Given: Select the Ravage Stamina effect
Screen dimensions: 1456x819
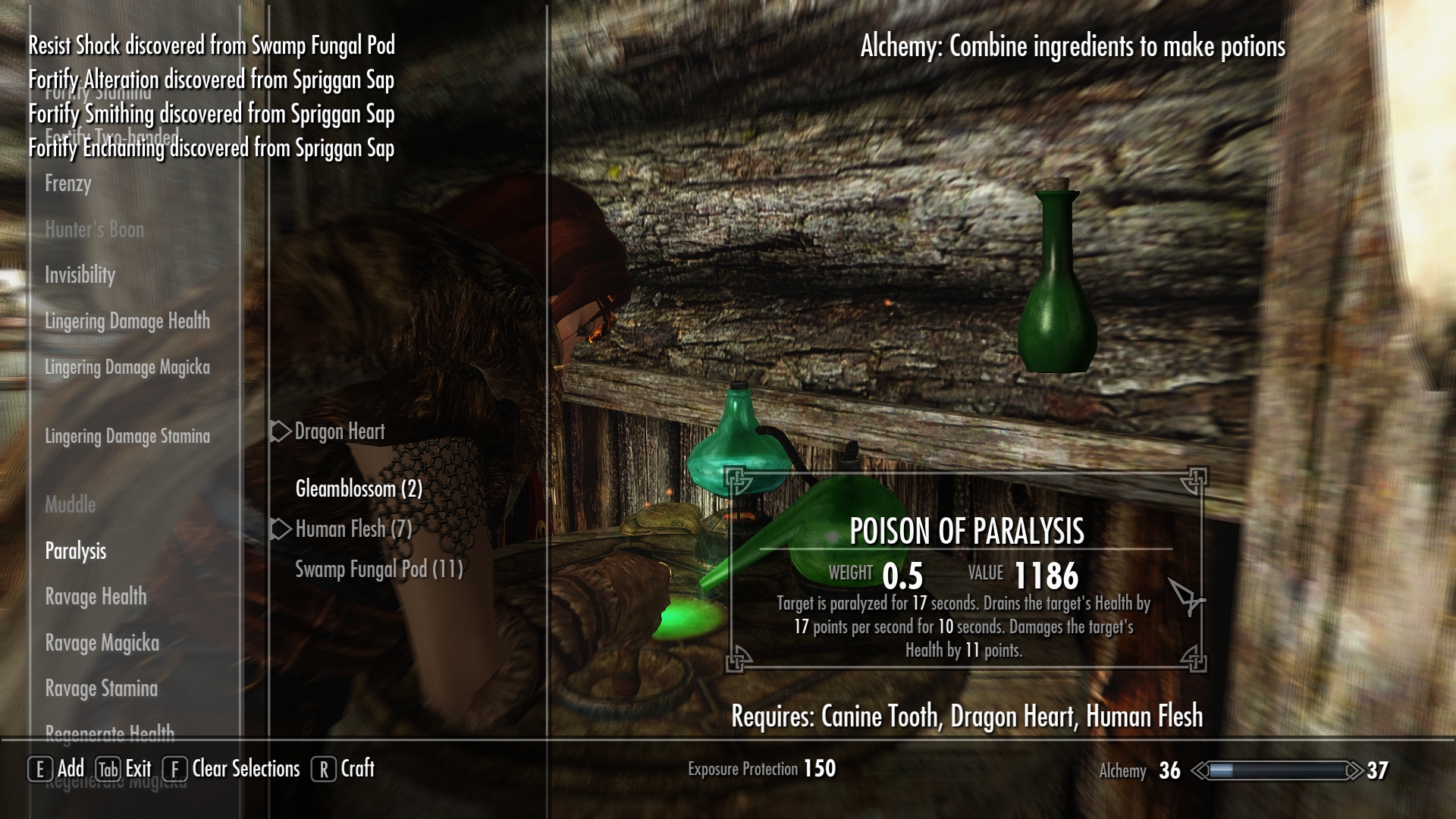Looking at the screenshot, I should (101, 689).
